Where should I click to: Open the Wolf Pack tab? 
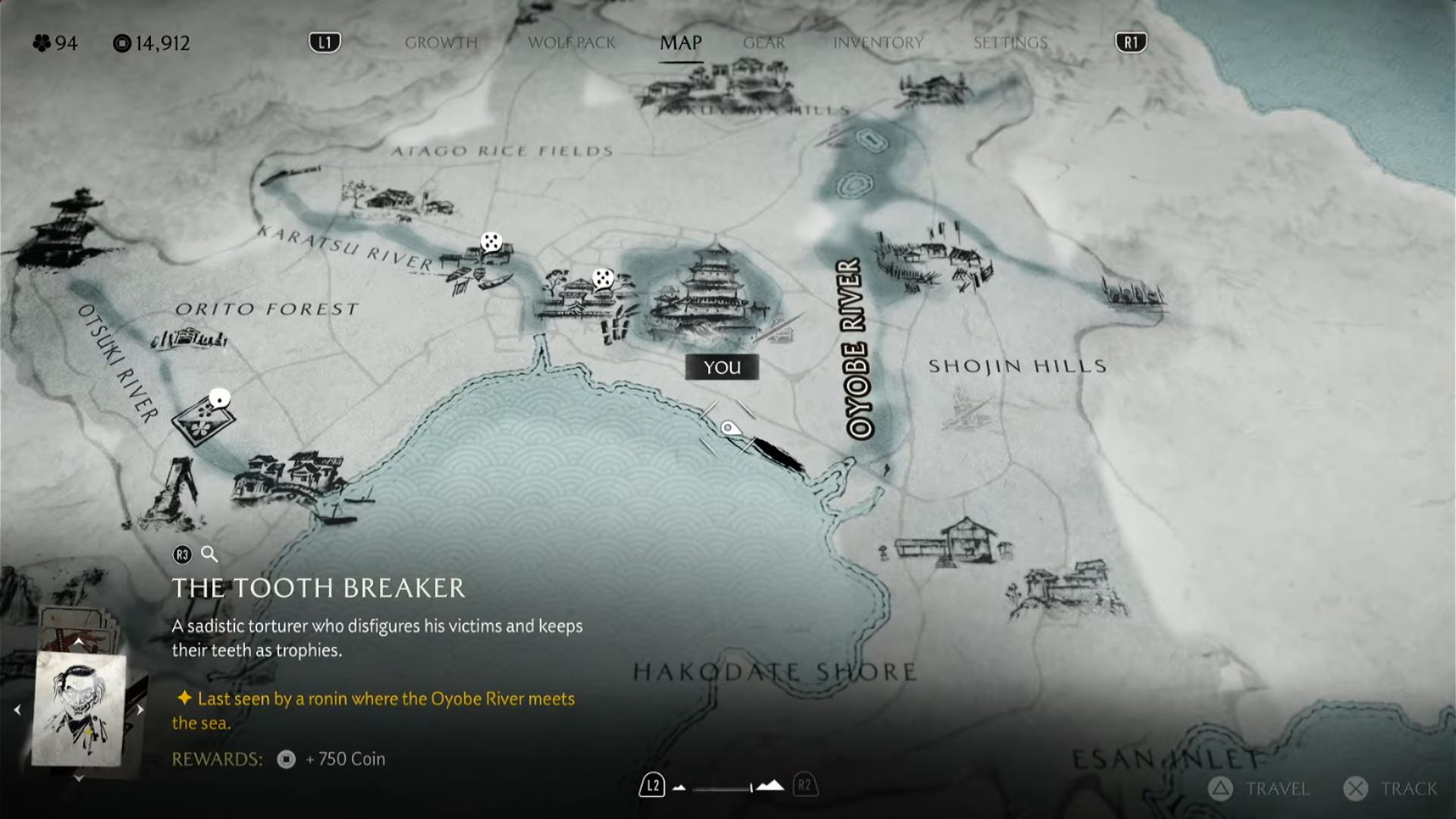tap(572, 42)
